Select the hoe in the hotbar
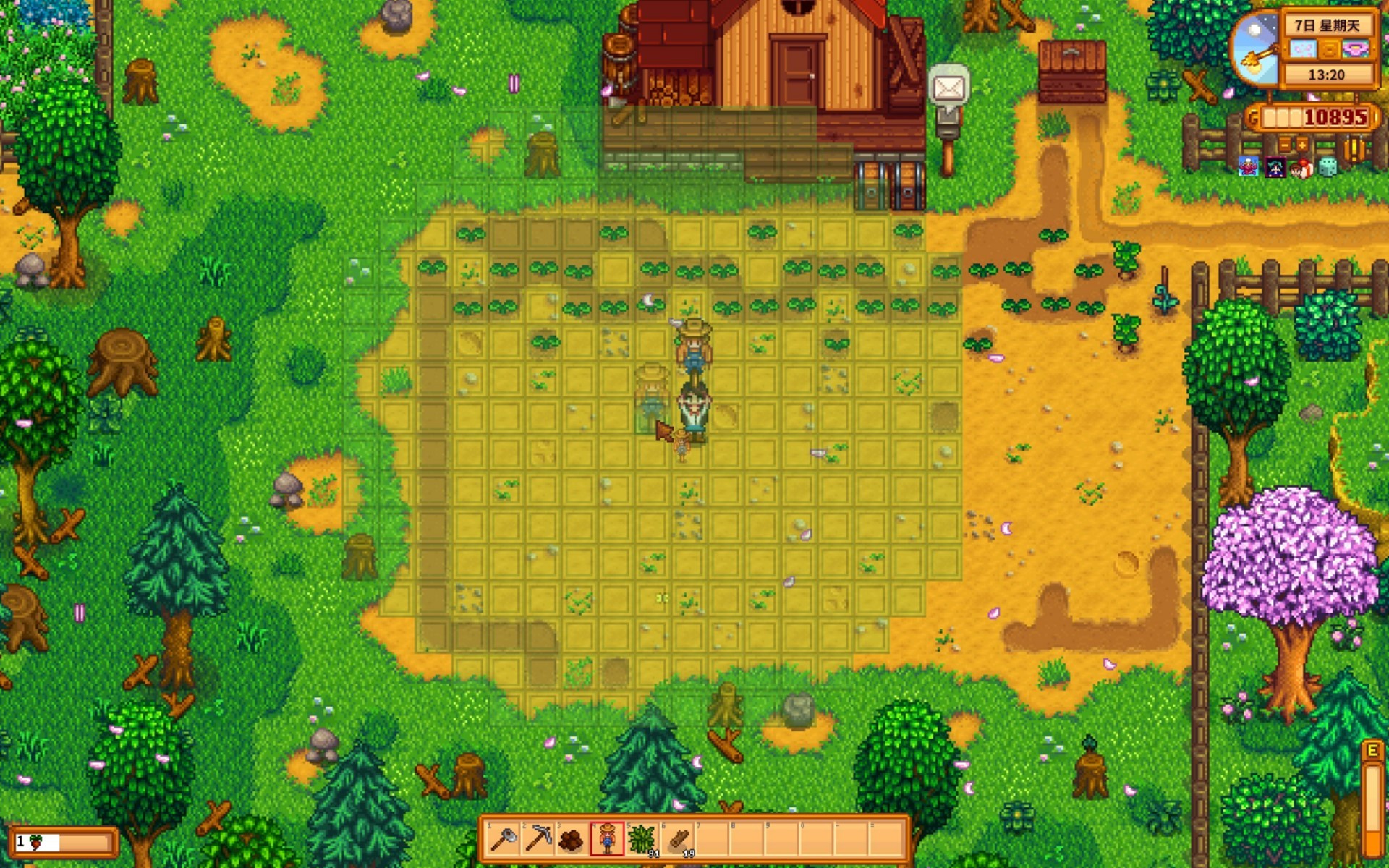Image resolution: width=1389 pixels, height=868 pixels. (503, 839)
